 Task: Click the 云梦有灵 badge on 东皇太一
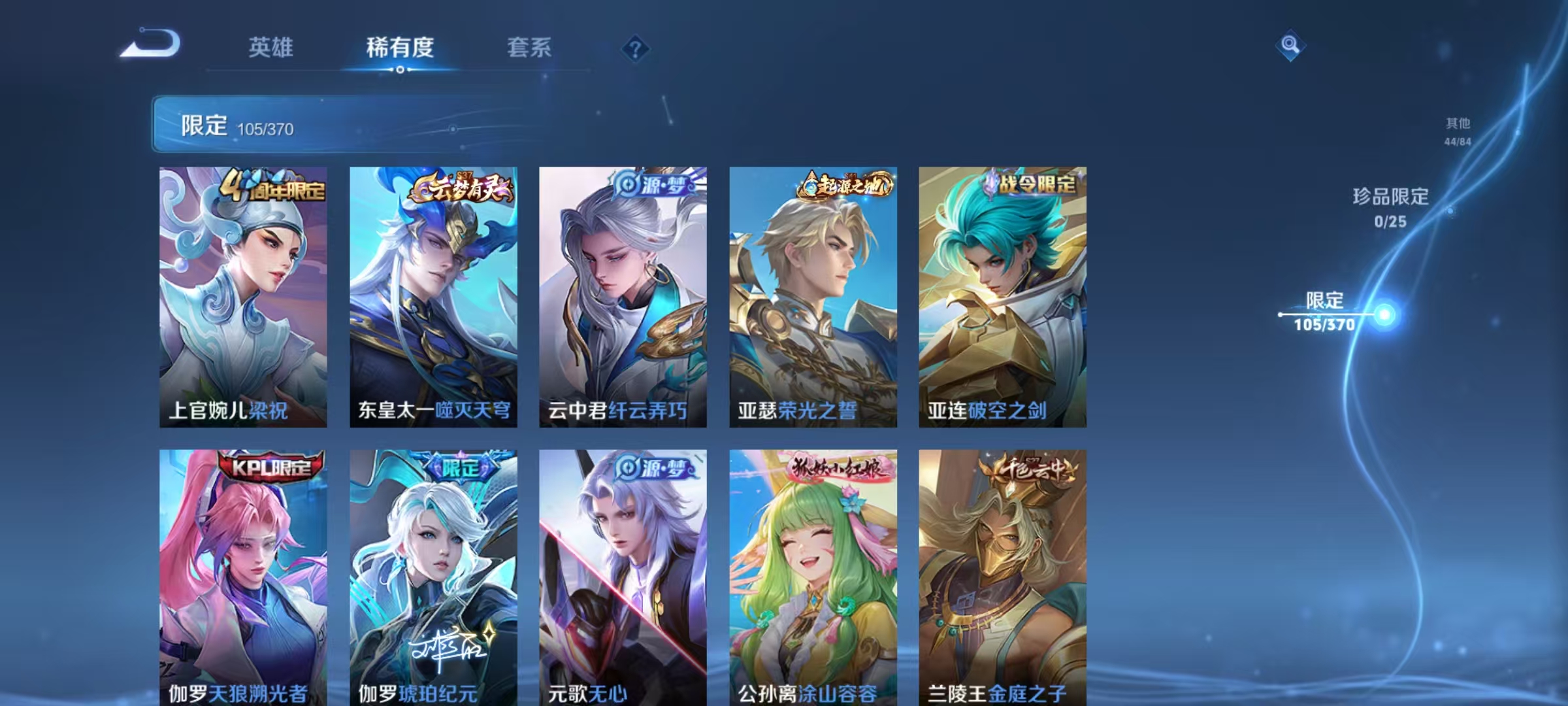pos(461,188)
